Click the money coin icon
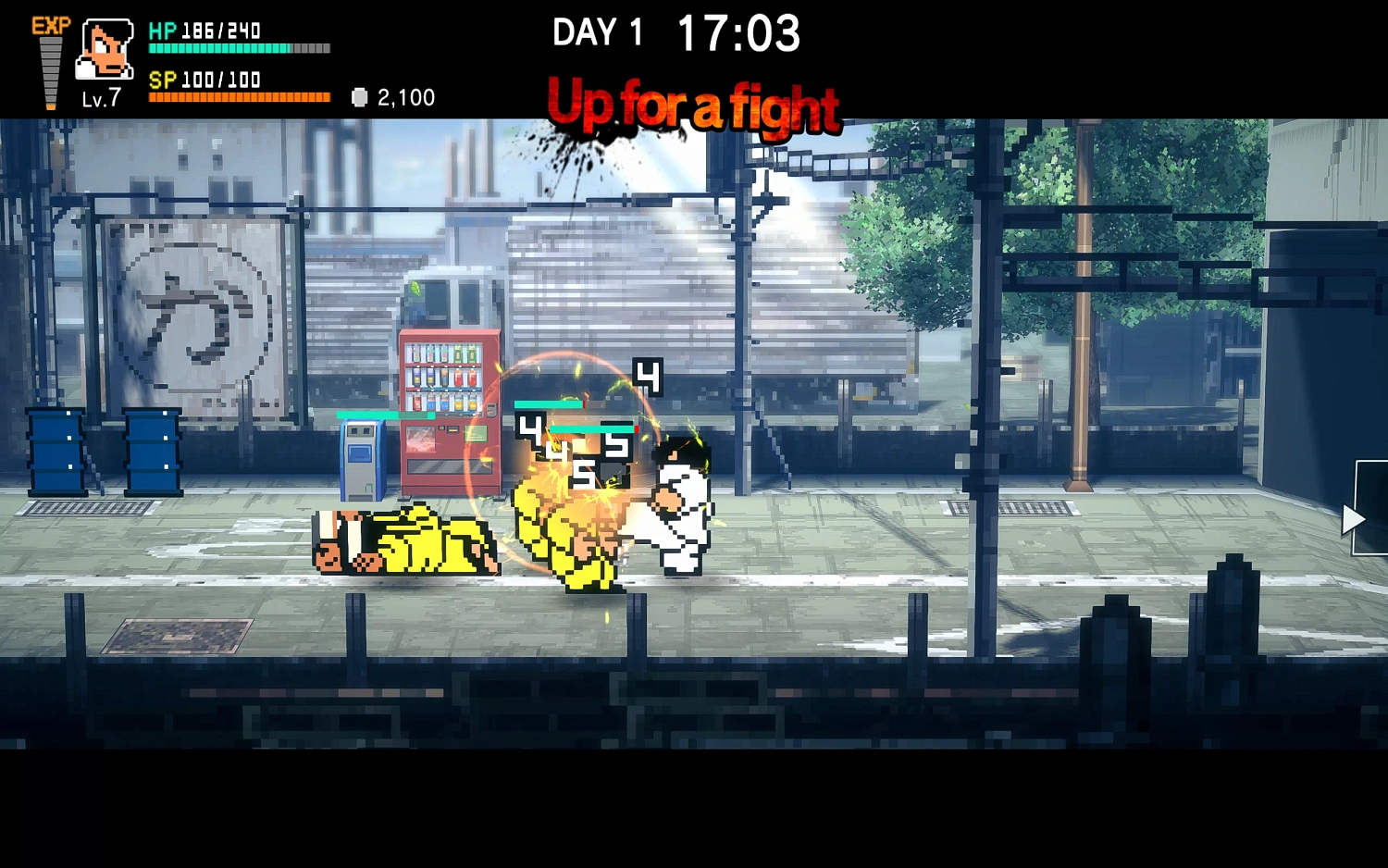1388x868 pixels. tap(360, 97)
